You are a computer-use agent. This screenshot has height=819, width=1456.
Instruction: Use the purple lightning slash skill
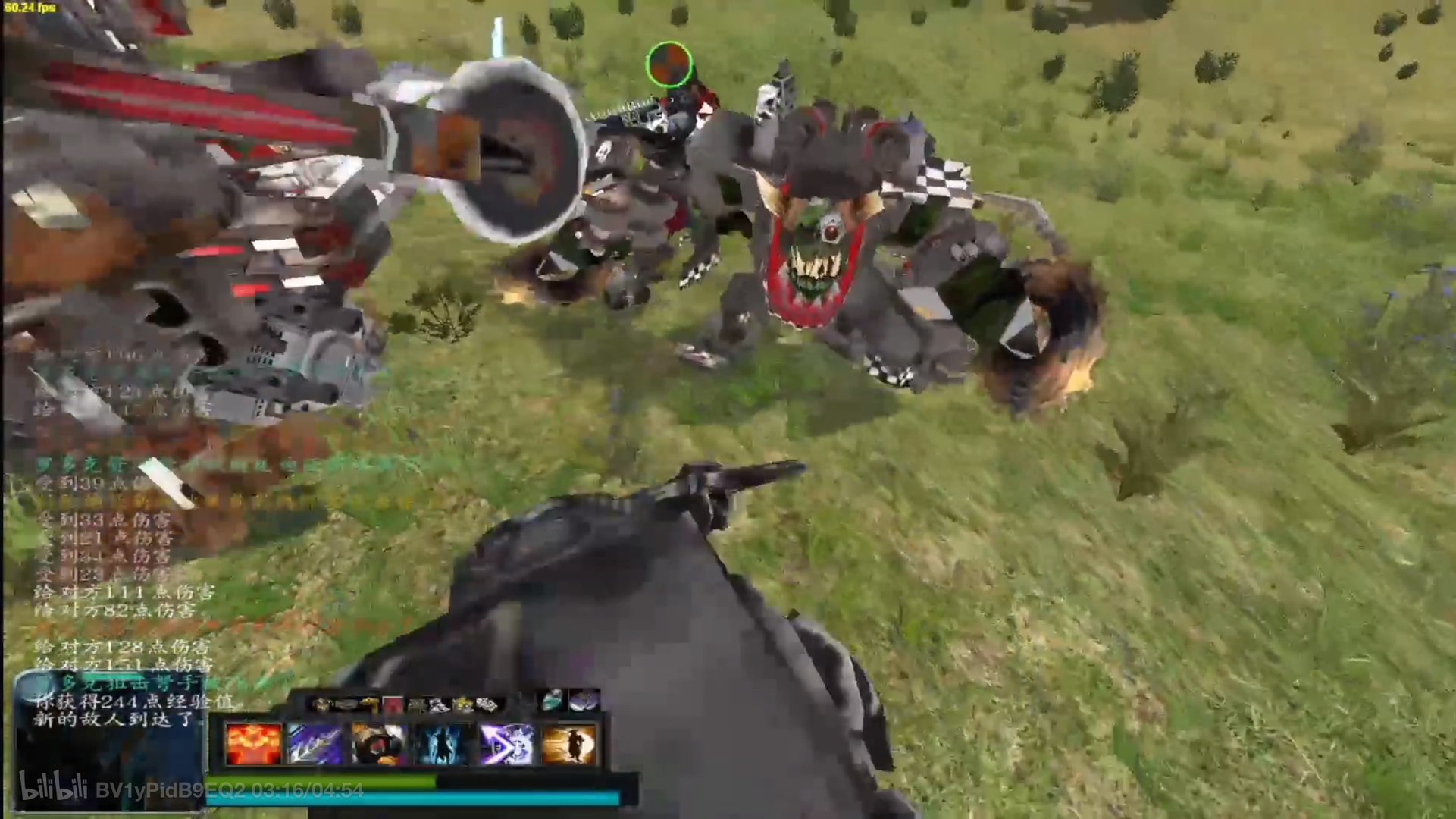316,744
